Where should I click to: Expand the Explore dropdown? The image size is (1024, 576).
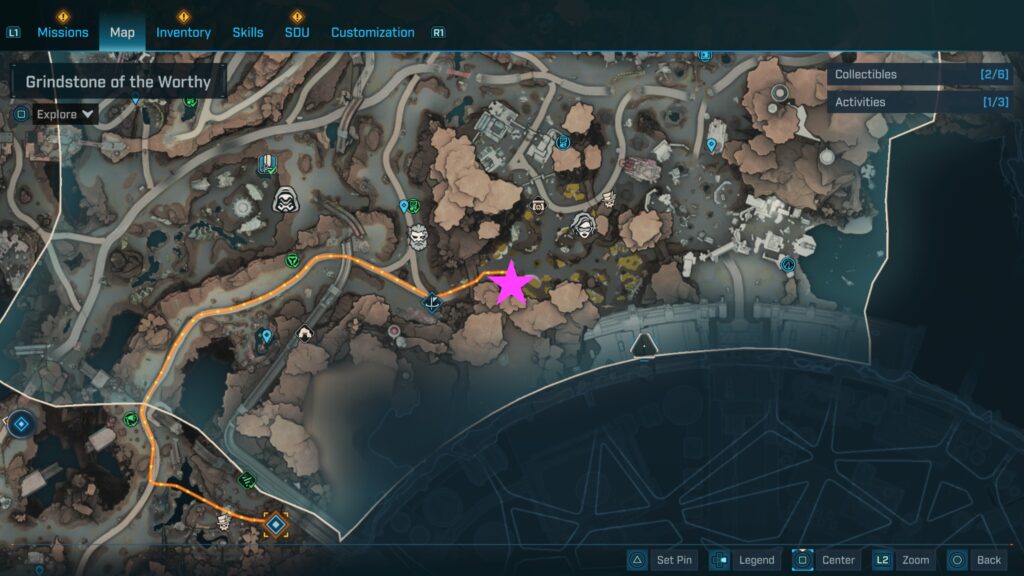click(66, 114)
